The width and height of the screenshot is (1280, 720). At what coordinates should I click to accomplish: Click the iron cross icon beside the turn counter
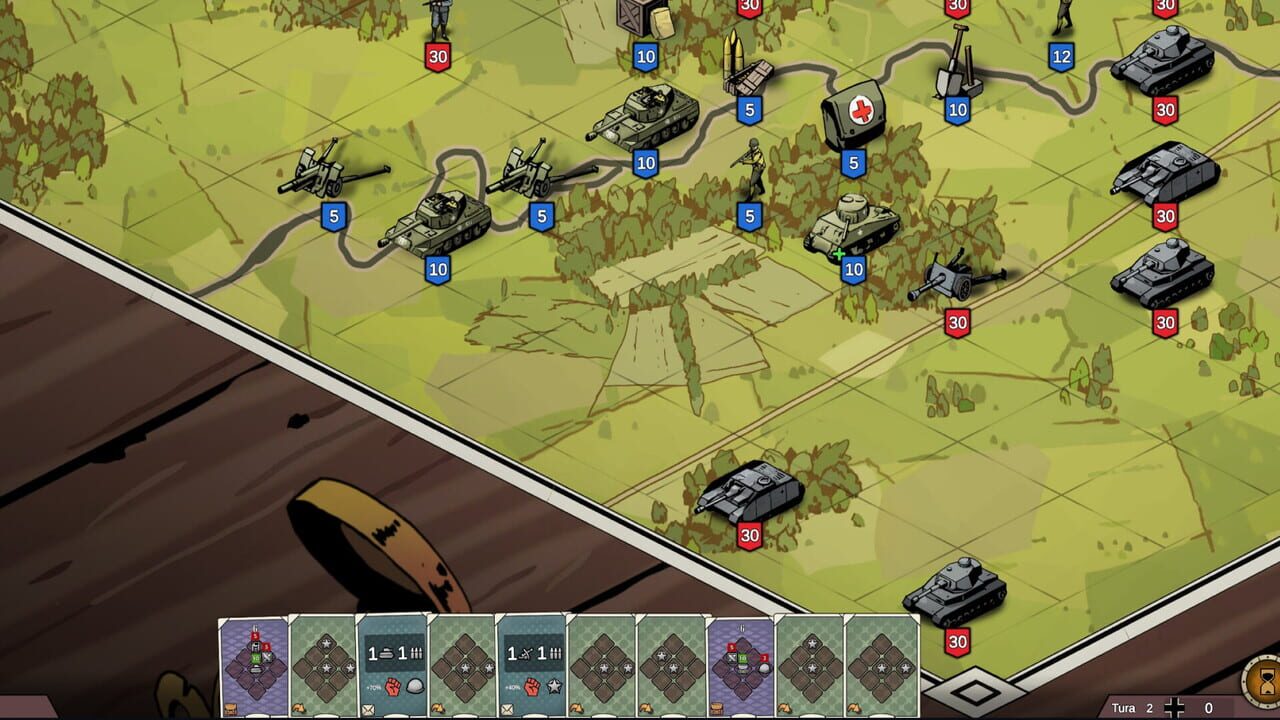(1174, 707)
